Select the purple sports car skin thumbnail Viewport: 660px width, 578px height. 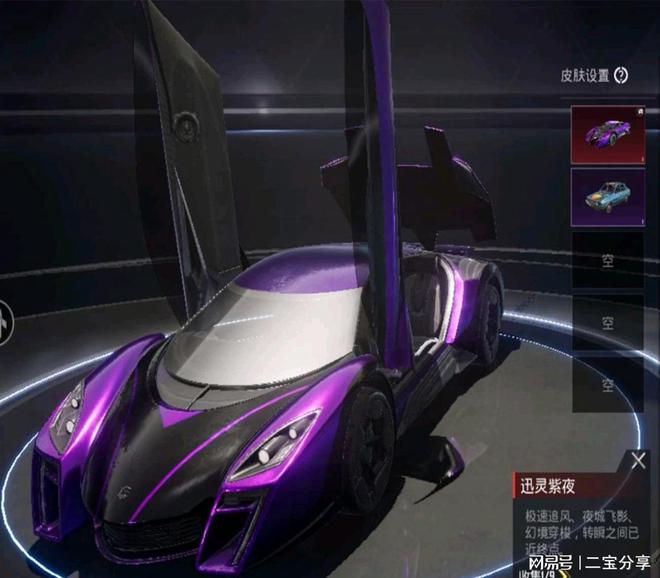[x=607, y=135]
